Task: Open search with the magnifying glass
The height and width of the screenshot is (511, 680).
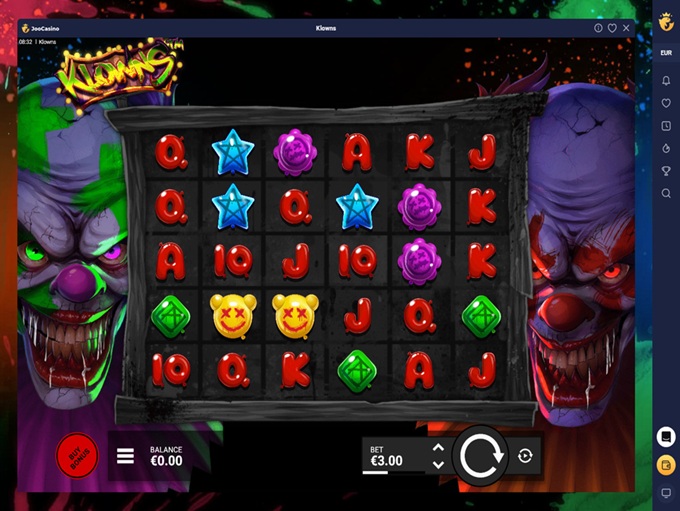Action: 666,193
